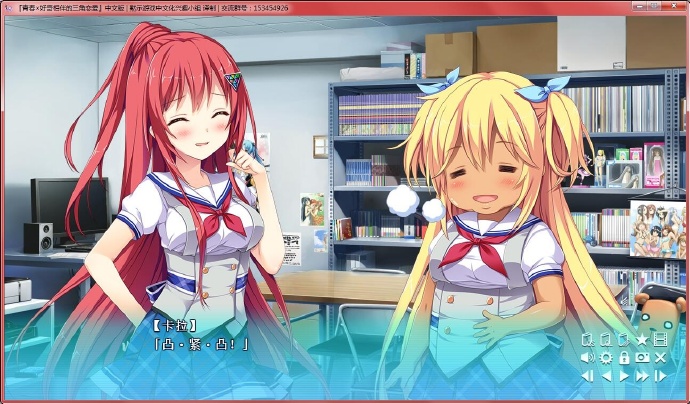The image size is (690, 404).
Task: Click the star favorite icon
Action: [642, 340]
